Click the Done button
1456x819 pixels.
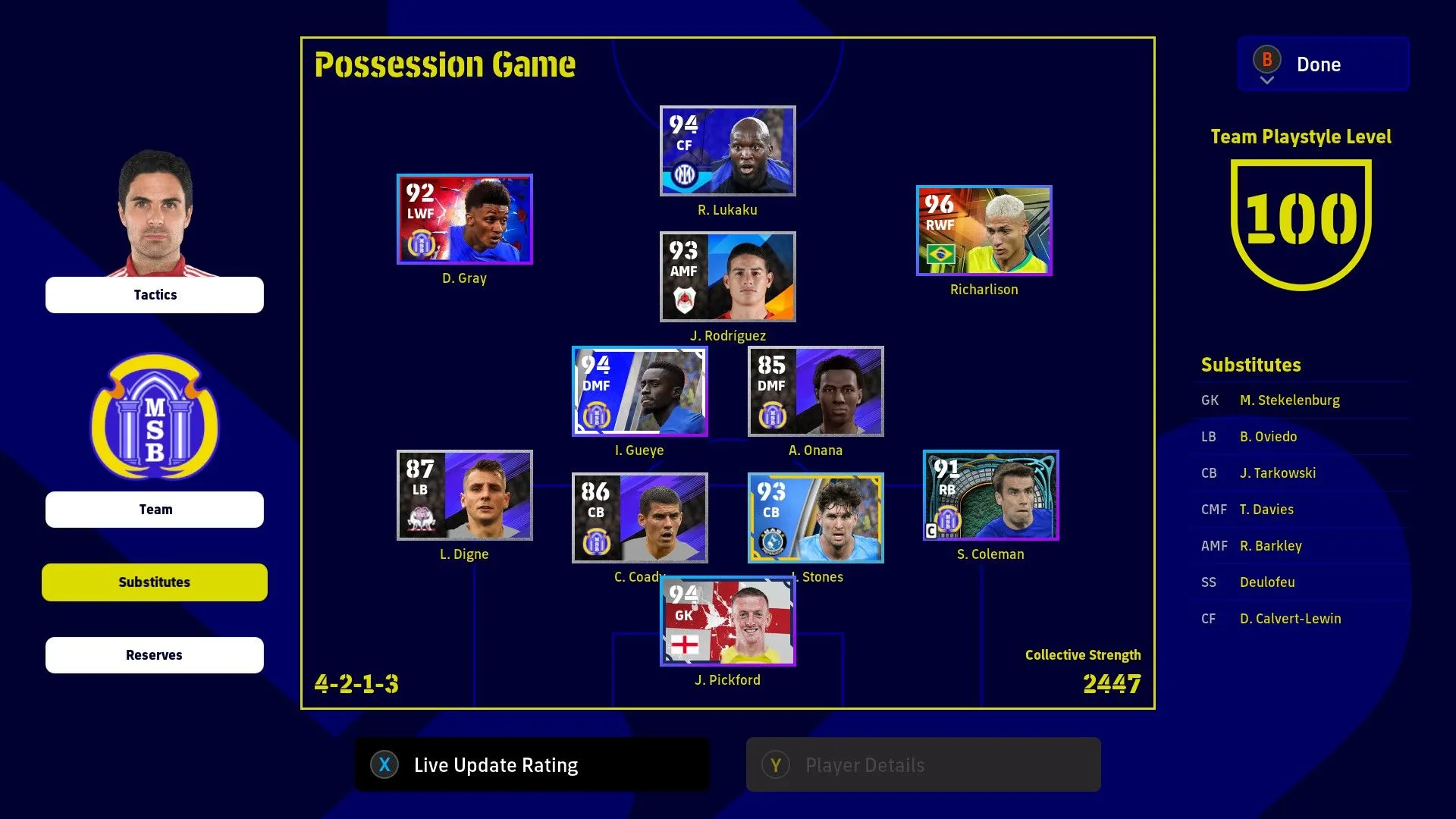tap(1323, 64)
